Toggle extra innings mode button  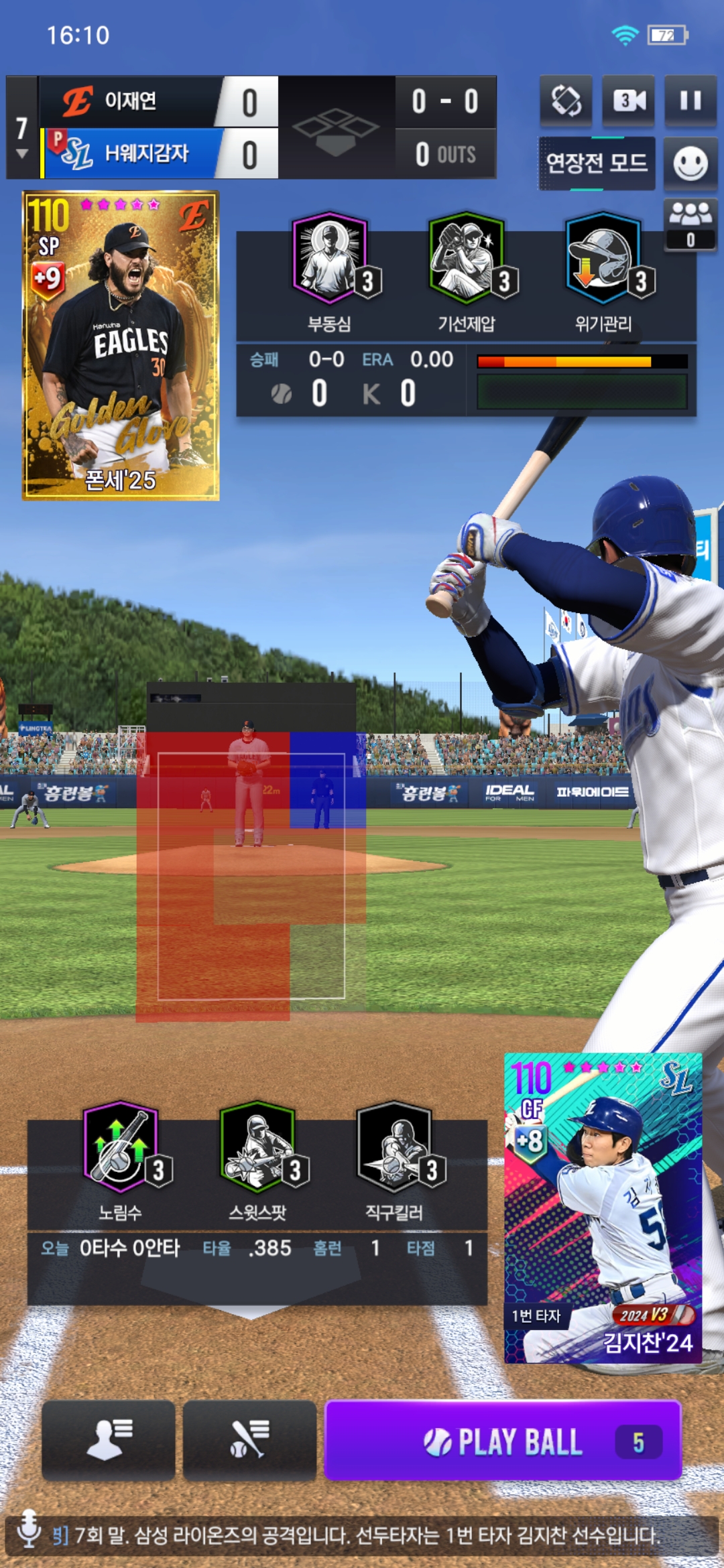pos(596,163)
